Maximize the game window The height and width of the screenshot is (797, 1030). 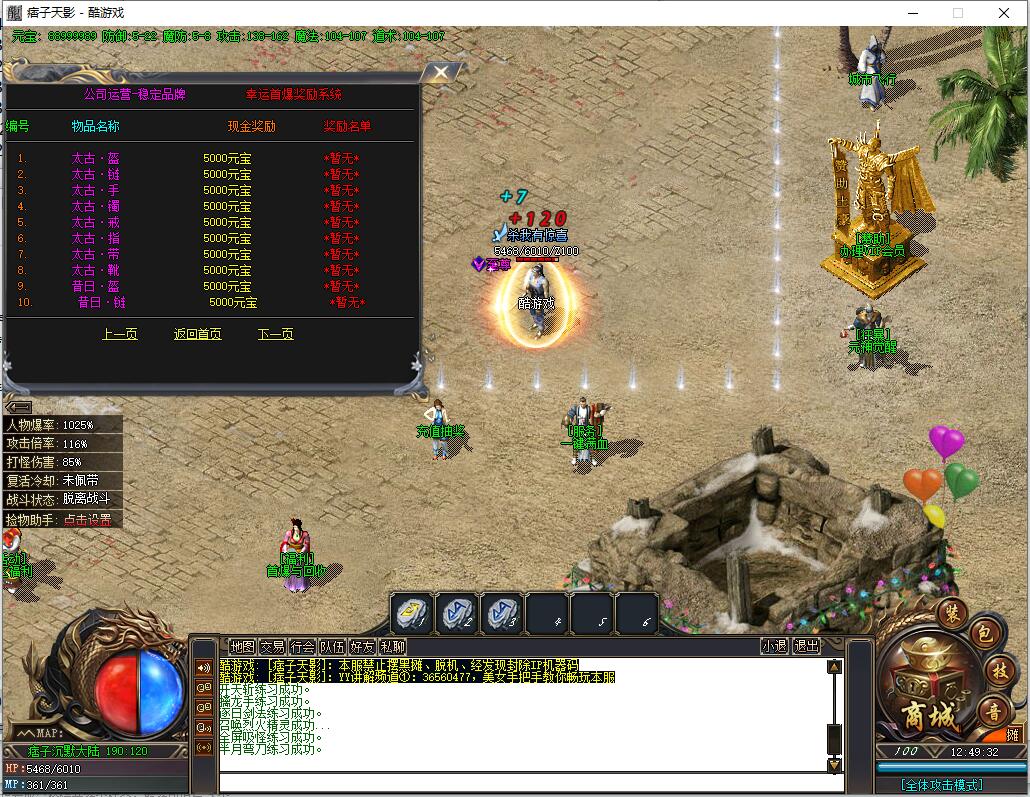click(957, 13)
